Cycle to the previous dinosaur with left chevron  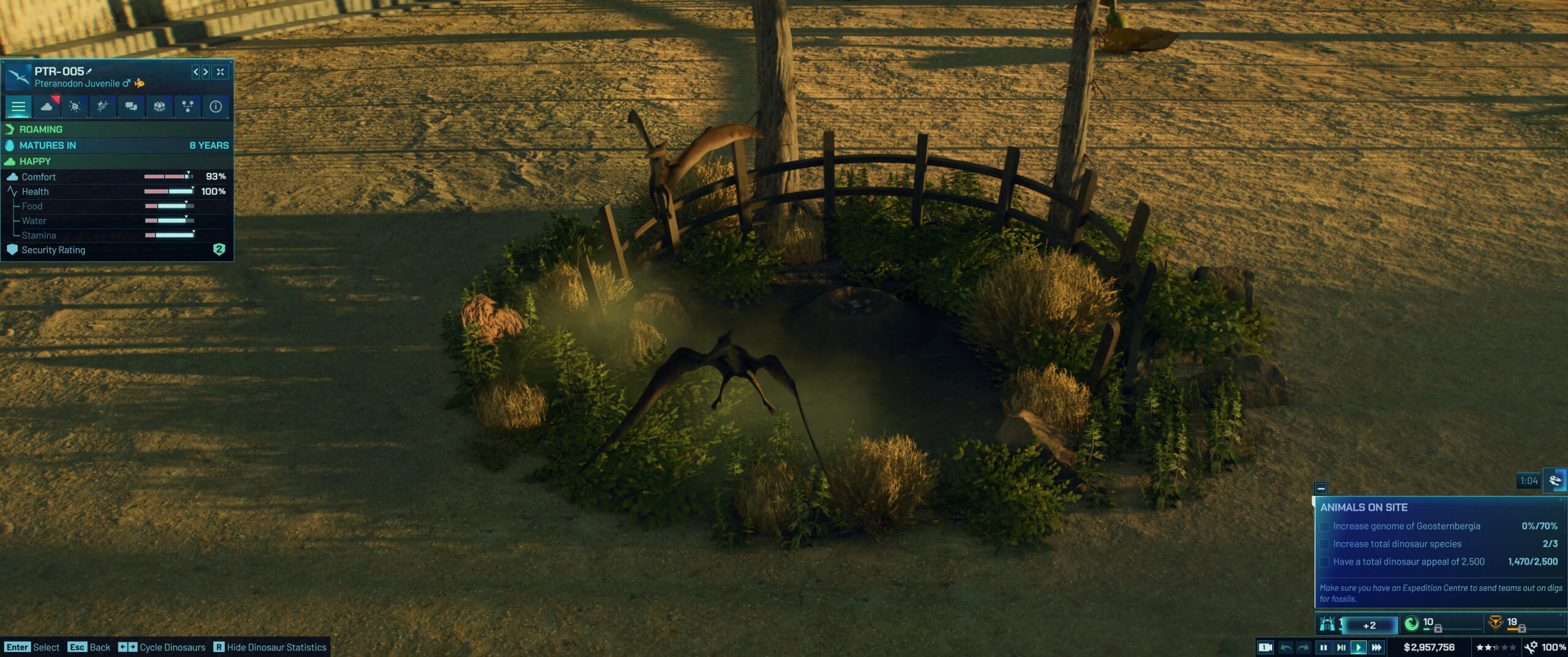tap(196, 70)
